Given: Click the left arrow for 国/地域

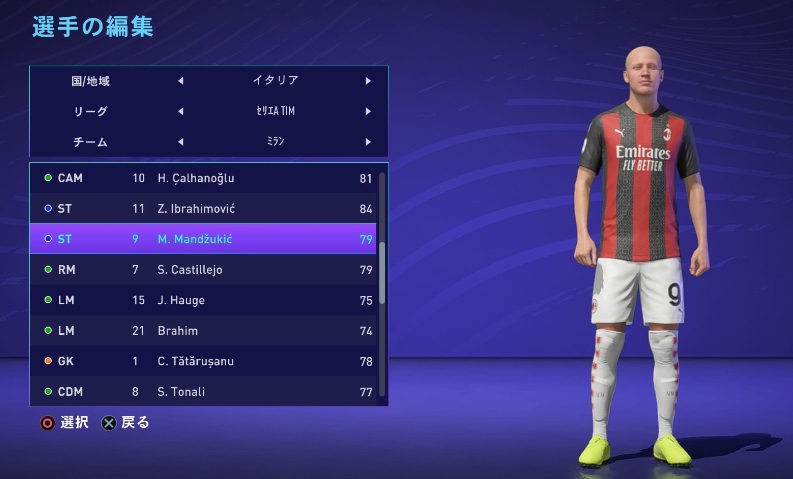Looking at the screenshot, I should coord(180,81).
